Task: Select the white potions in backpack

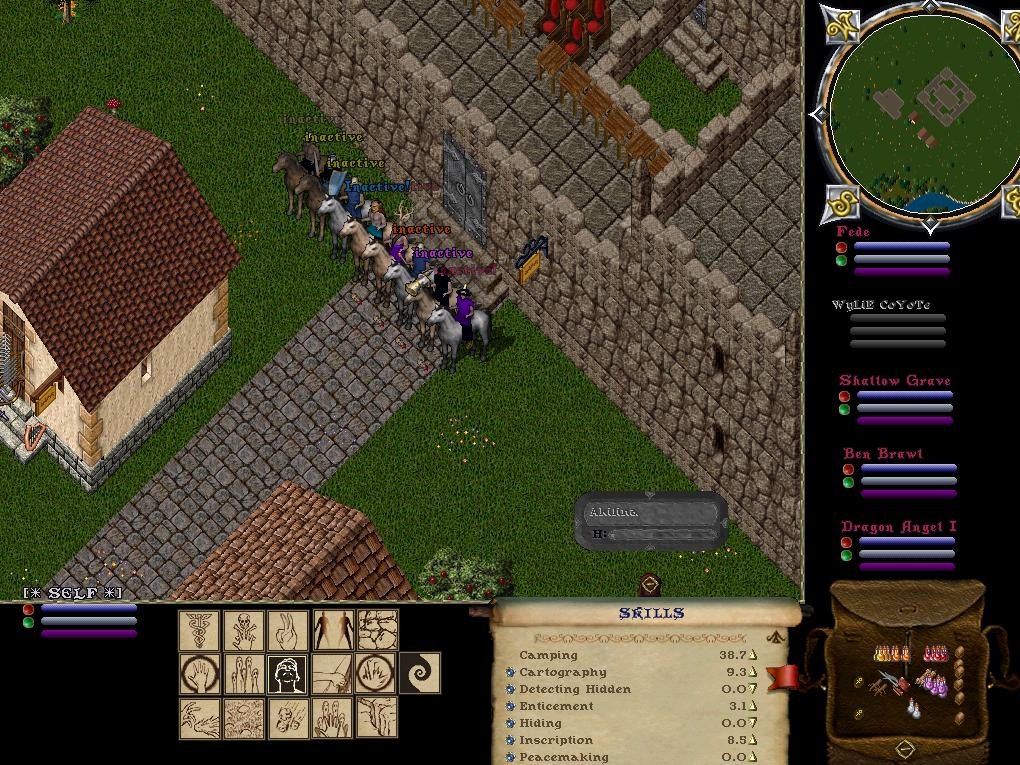Action: point(913,708)
